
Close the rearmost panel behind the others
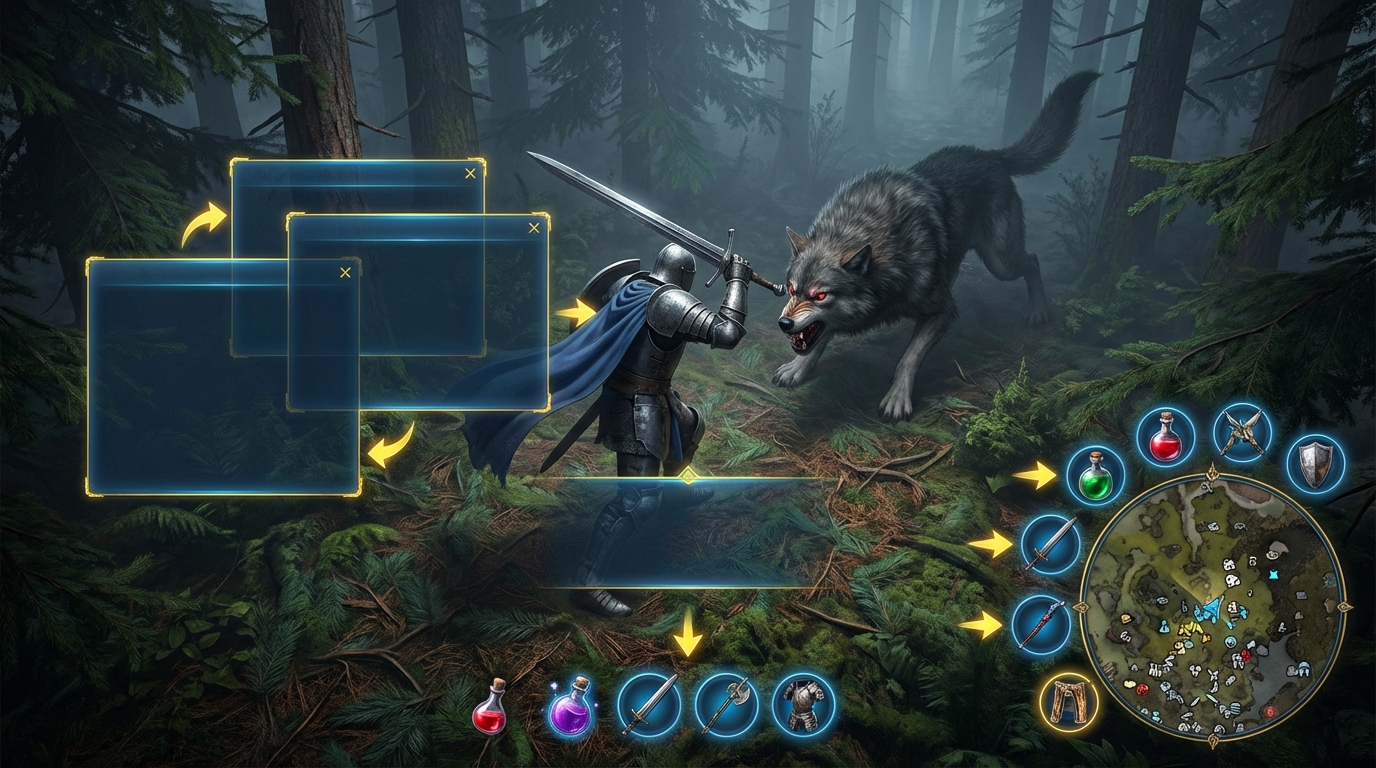pyautogui.click(x=470, y=174)
